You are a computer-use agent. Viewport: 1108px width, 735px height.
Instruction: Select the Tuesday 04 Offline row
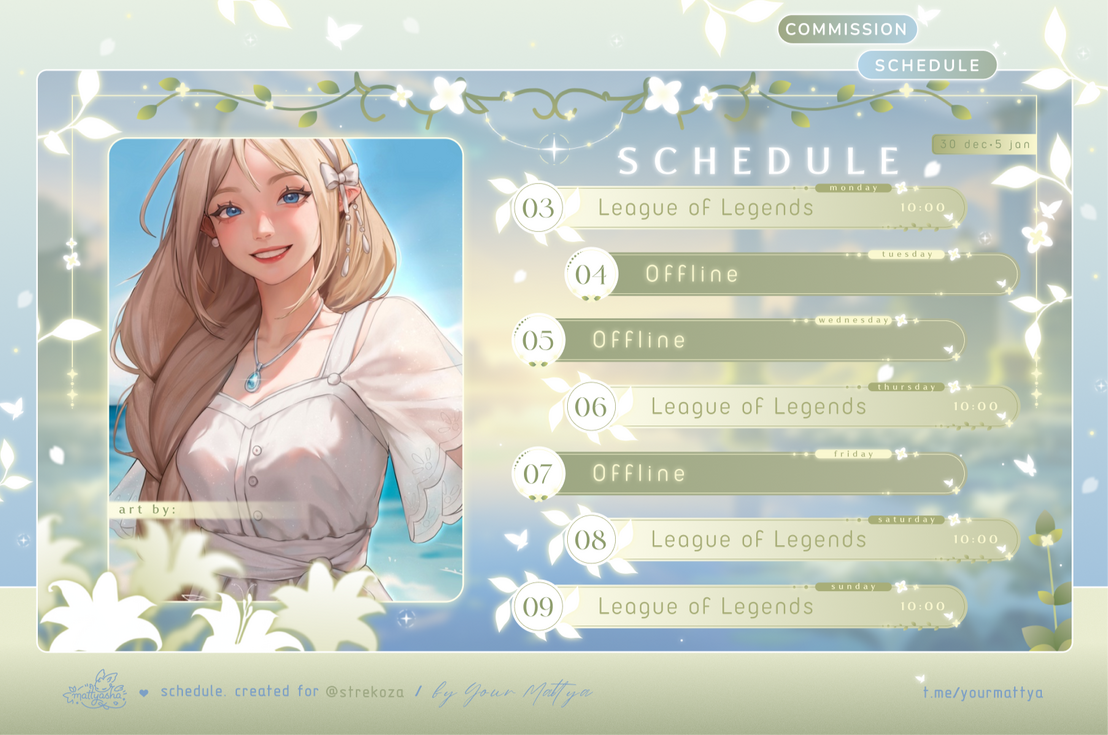coord(790,274)
